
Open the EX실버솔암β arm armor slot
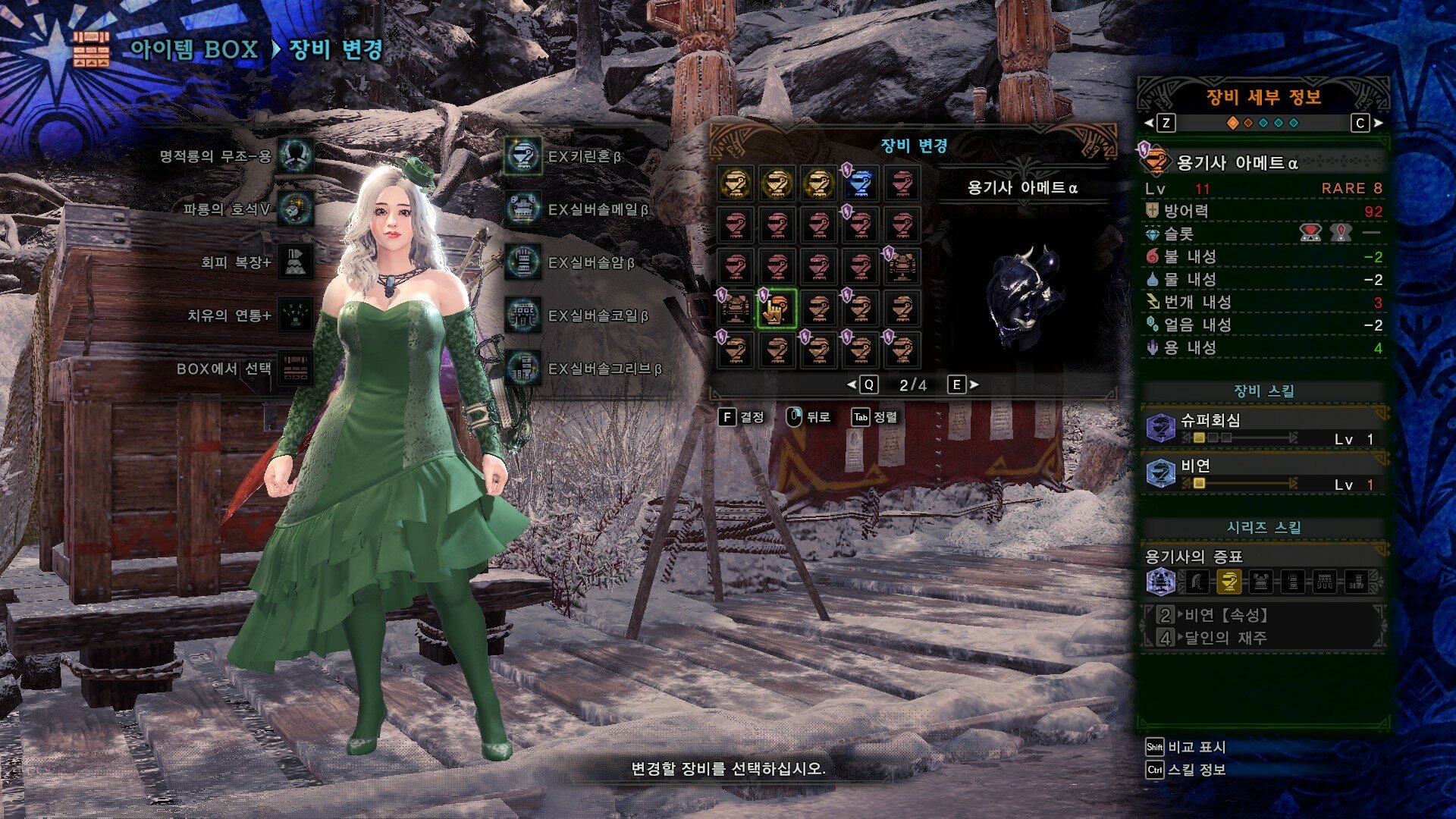tap(523, 262)
